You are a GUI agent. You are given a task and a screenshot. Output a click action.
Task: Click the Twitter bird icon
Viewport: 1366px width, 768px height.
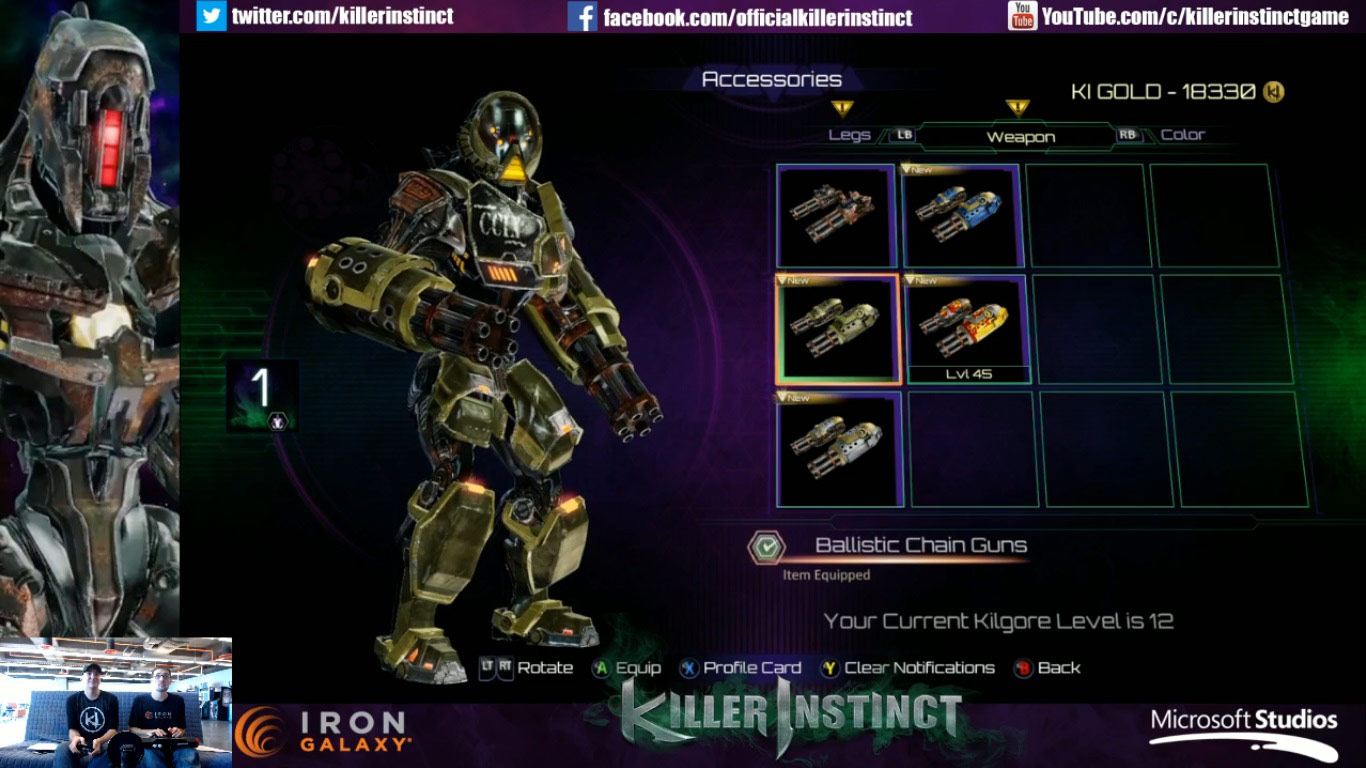(210, 16)
